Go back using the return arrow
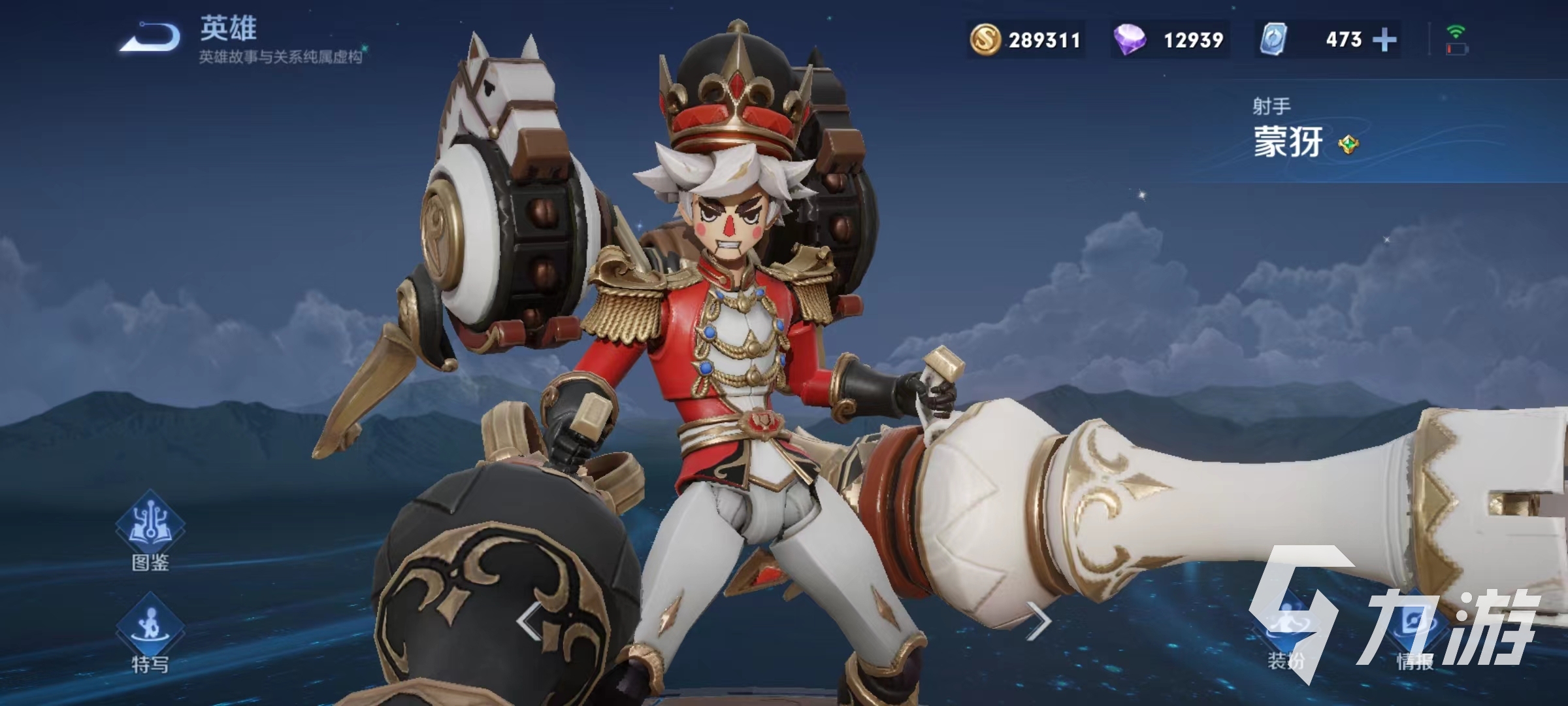Viewport: 1568px width, 706px height. [x=151, y=36]
